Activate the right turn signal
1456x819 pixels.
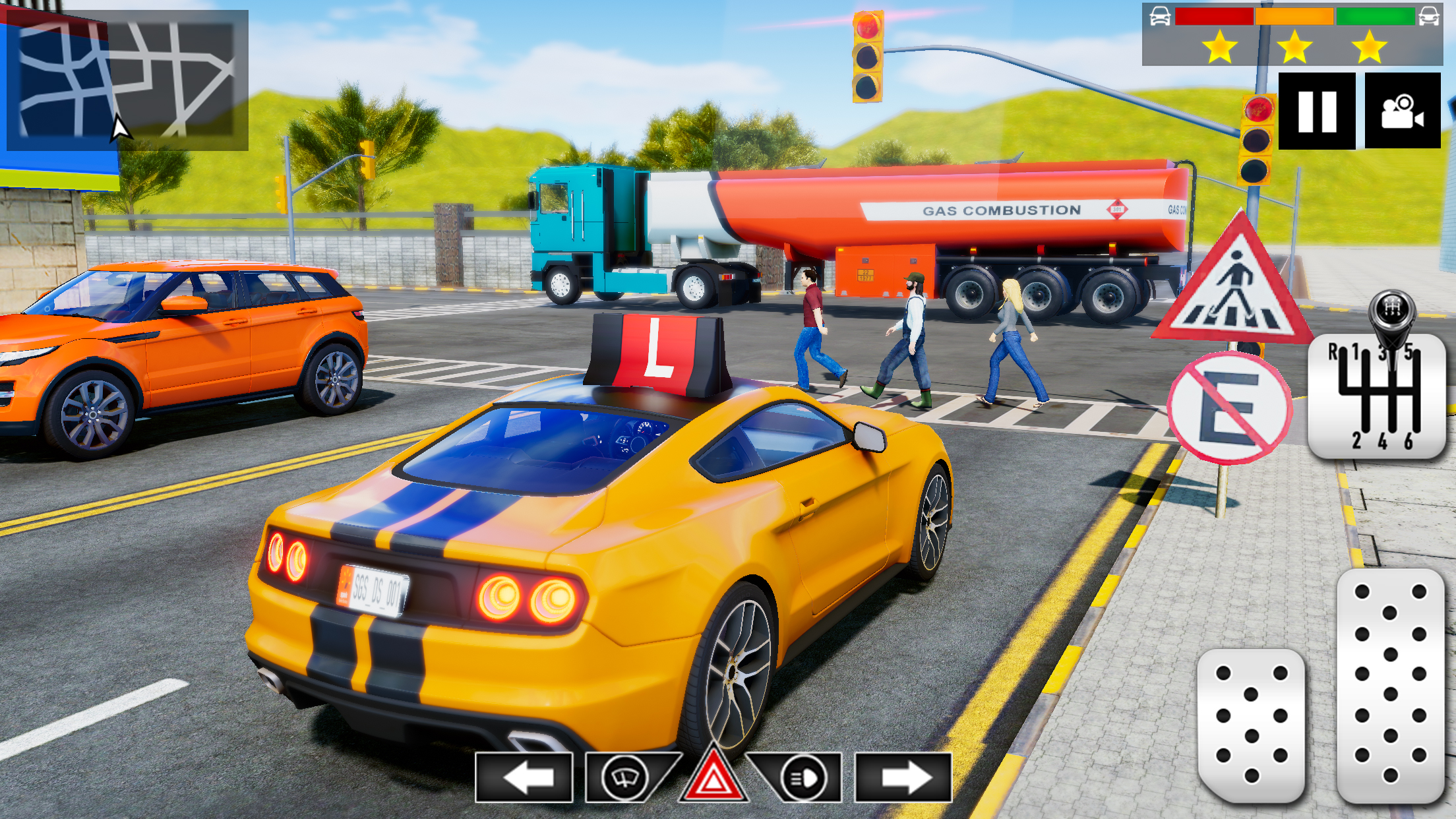[x=903, y=777]
